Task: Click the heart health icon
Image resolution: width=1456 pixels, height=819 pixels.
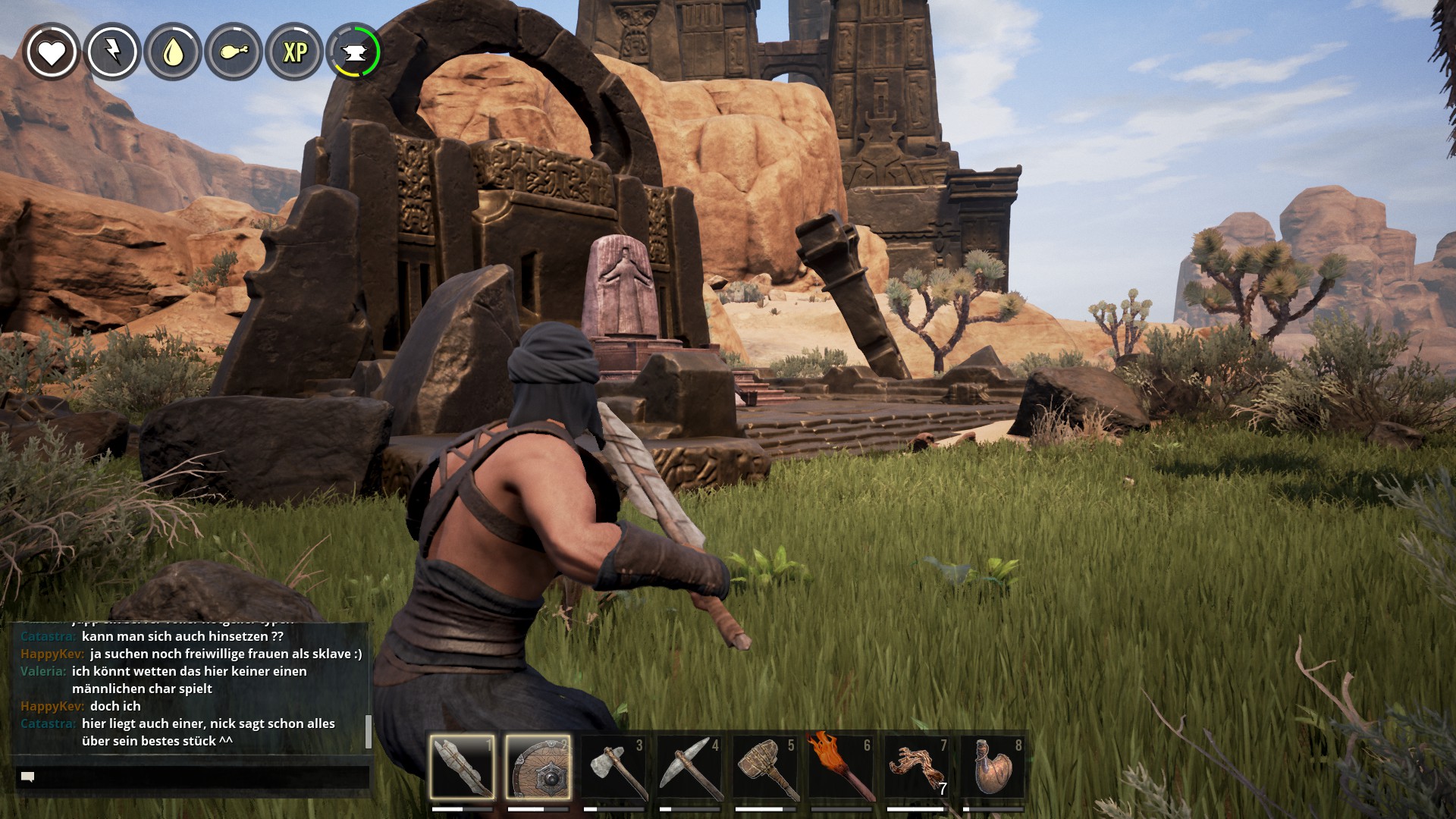Action: pyautogui.click(x=52, y=52)
